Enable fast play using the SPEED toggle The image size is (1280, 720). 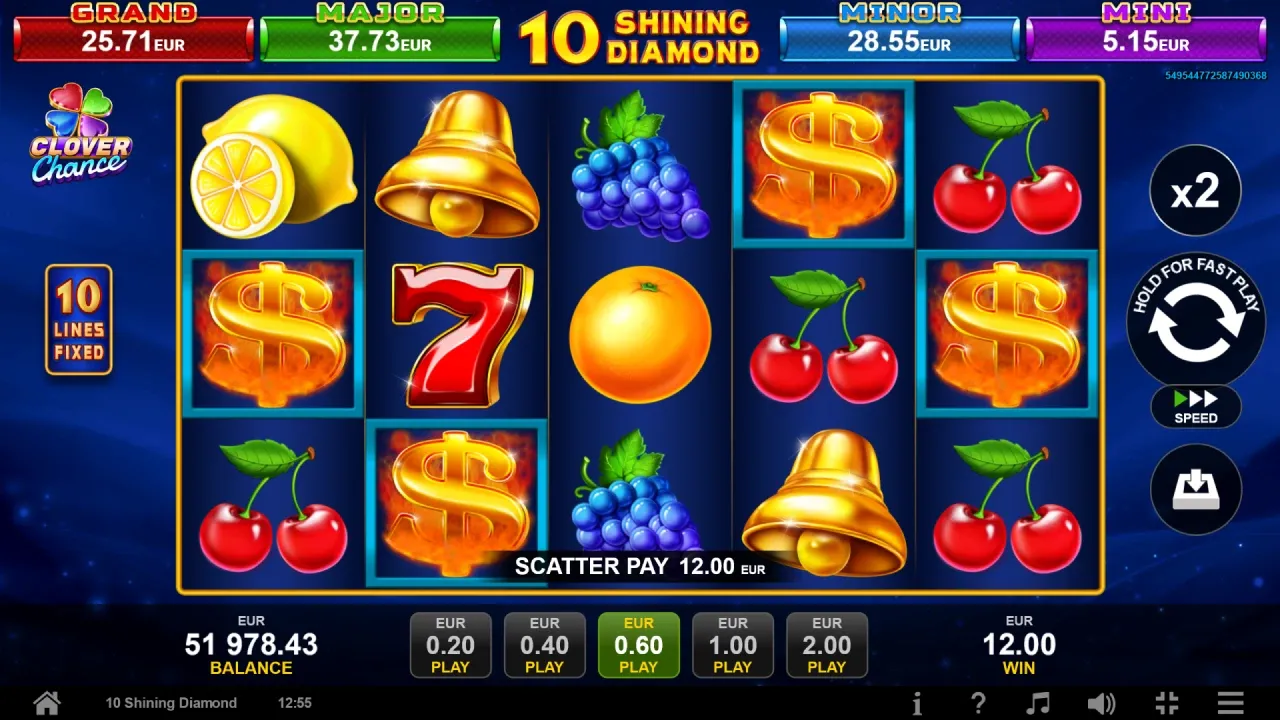click(x=1195, y=407)
